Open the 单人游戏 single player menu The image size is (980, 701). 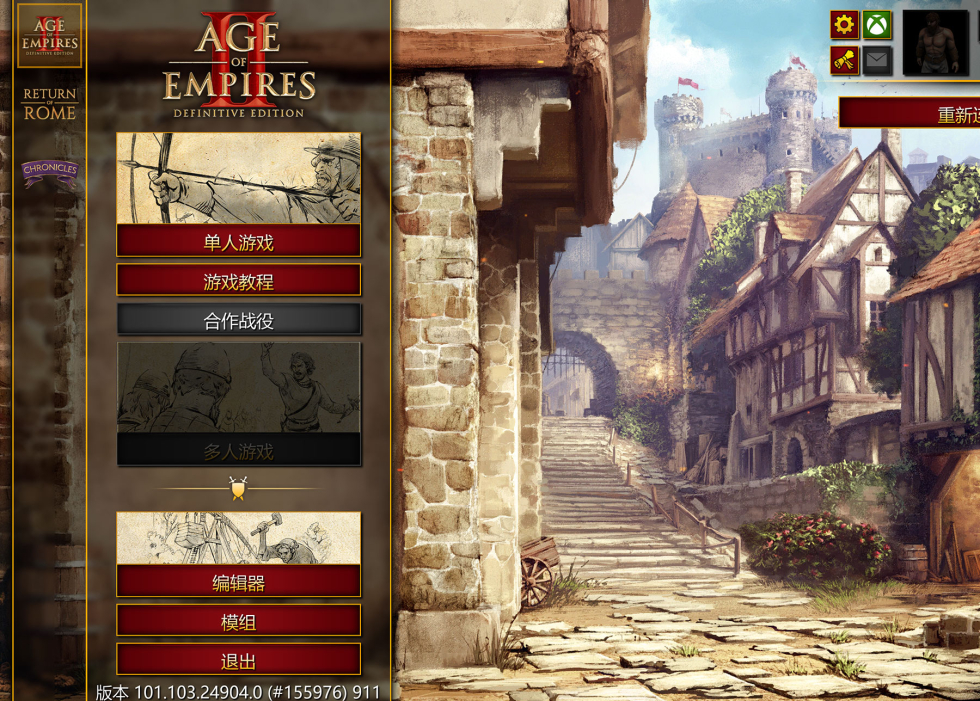click(x=238, y=241)
